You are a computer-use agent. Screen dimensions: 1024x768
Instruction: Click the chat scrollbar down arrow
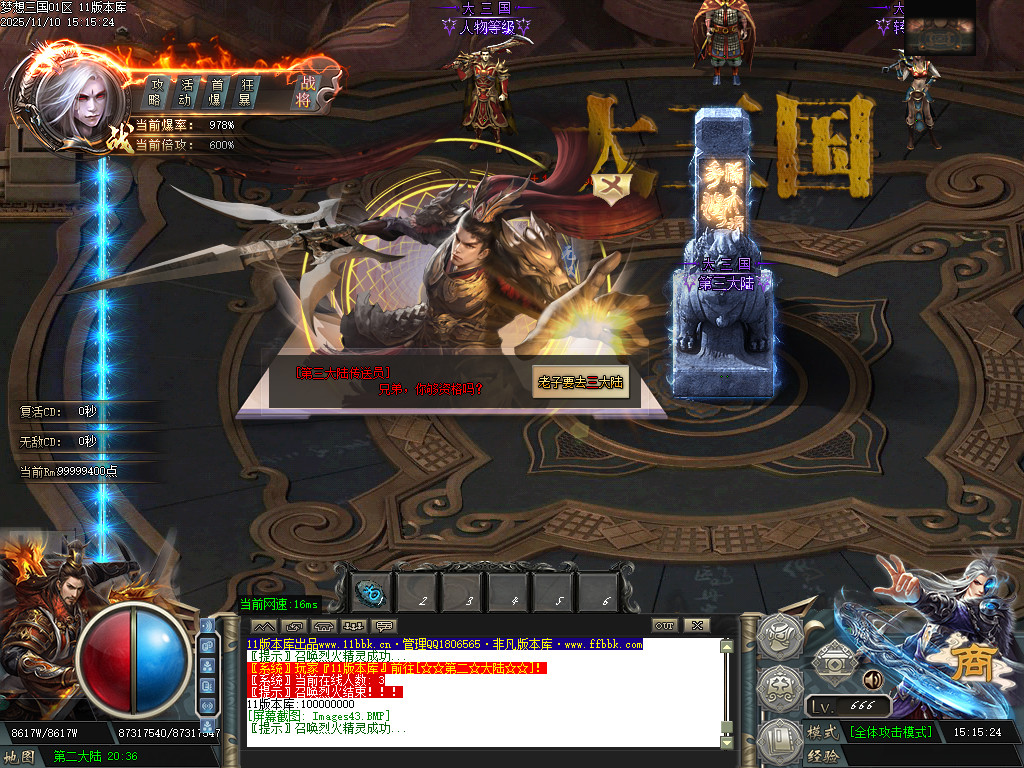pos(727,740)
